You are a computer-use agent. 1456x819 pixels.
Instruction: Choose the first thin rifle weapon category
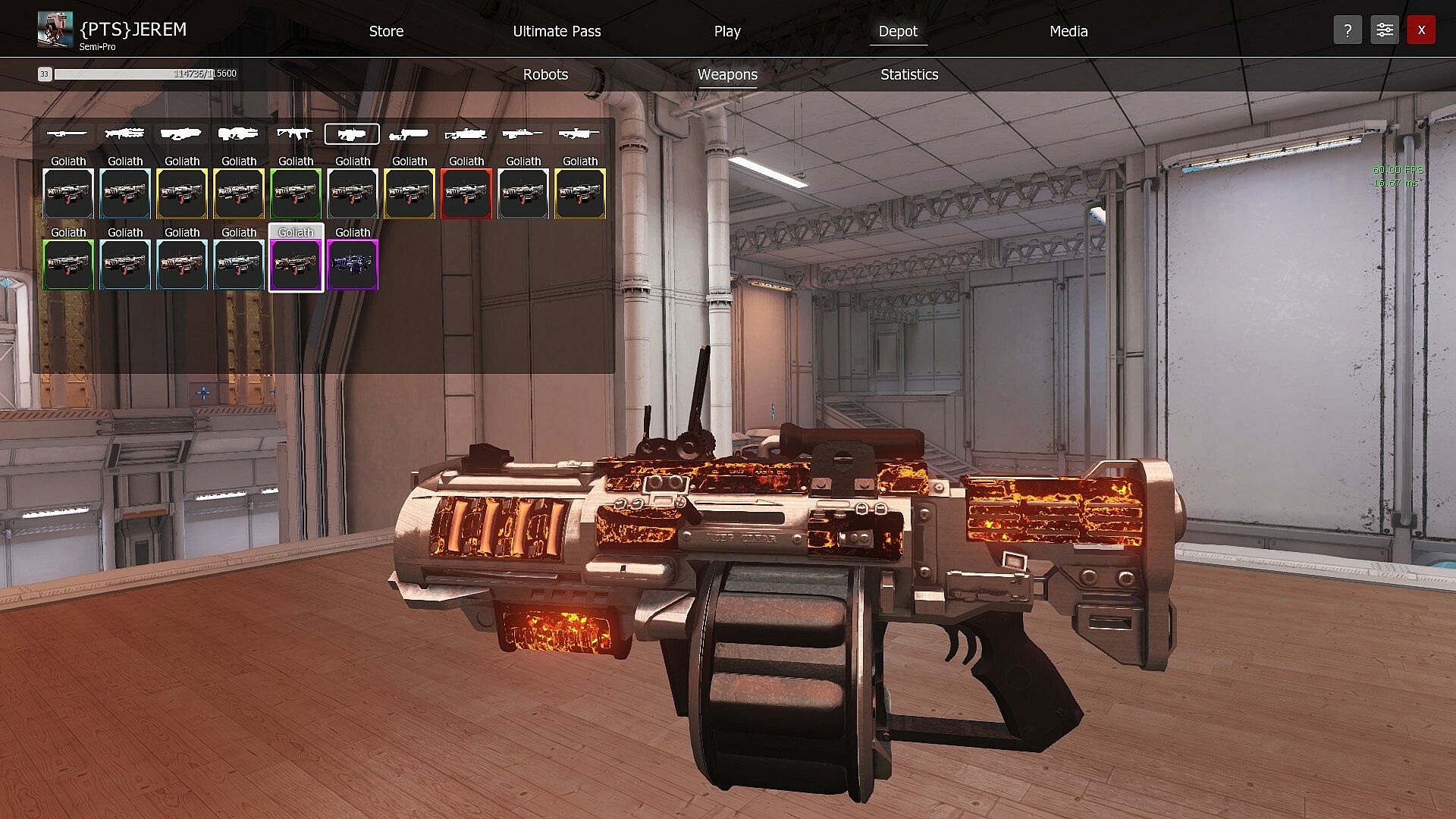coord(67,134)
